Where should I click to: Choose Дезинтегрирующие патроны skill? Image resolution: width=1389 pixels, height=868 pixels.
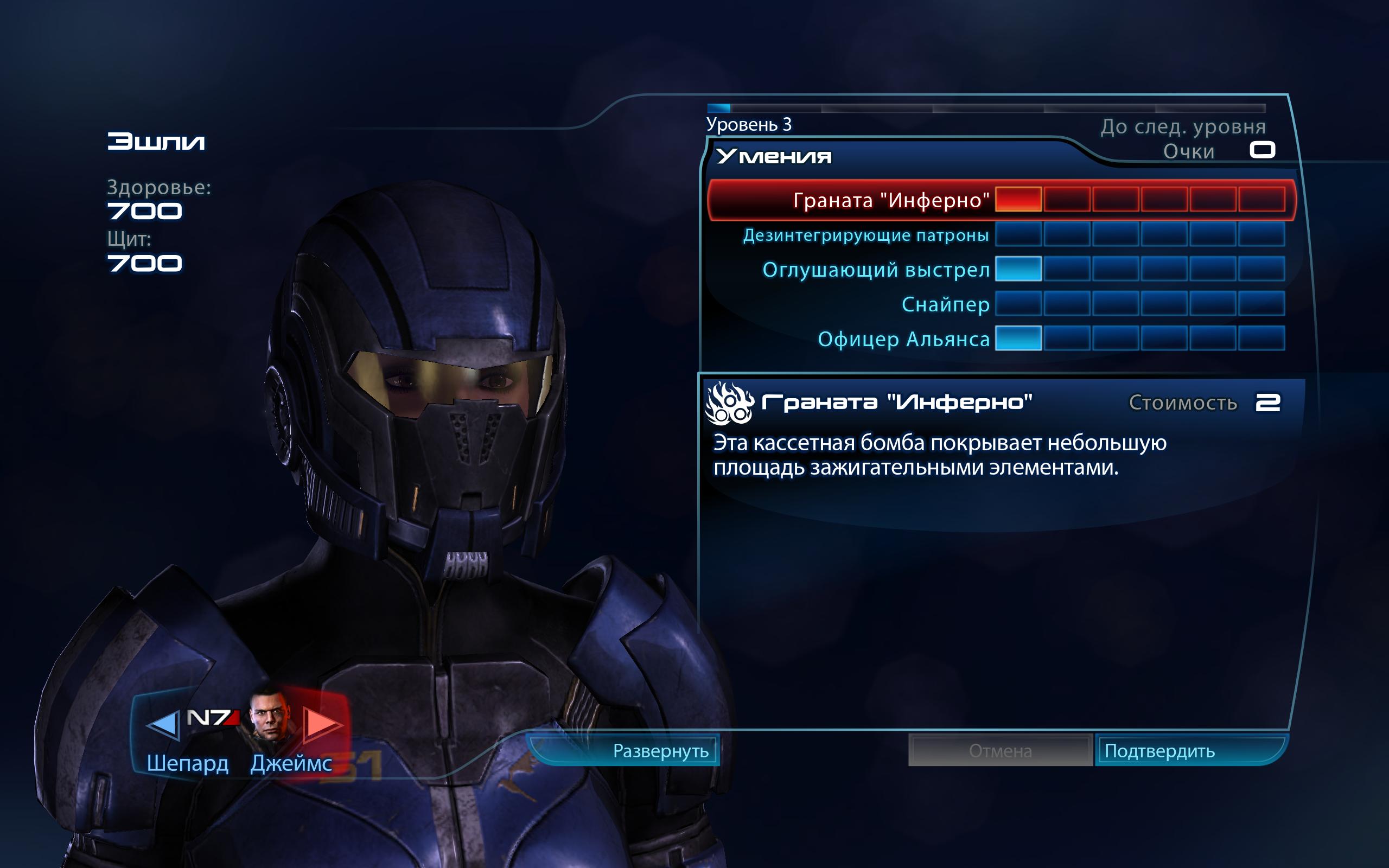click(x=865, y=235)
